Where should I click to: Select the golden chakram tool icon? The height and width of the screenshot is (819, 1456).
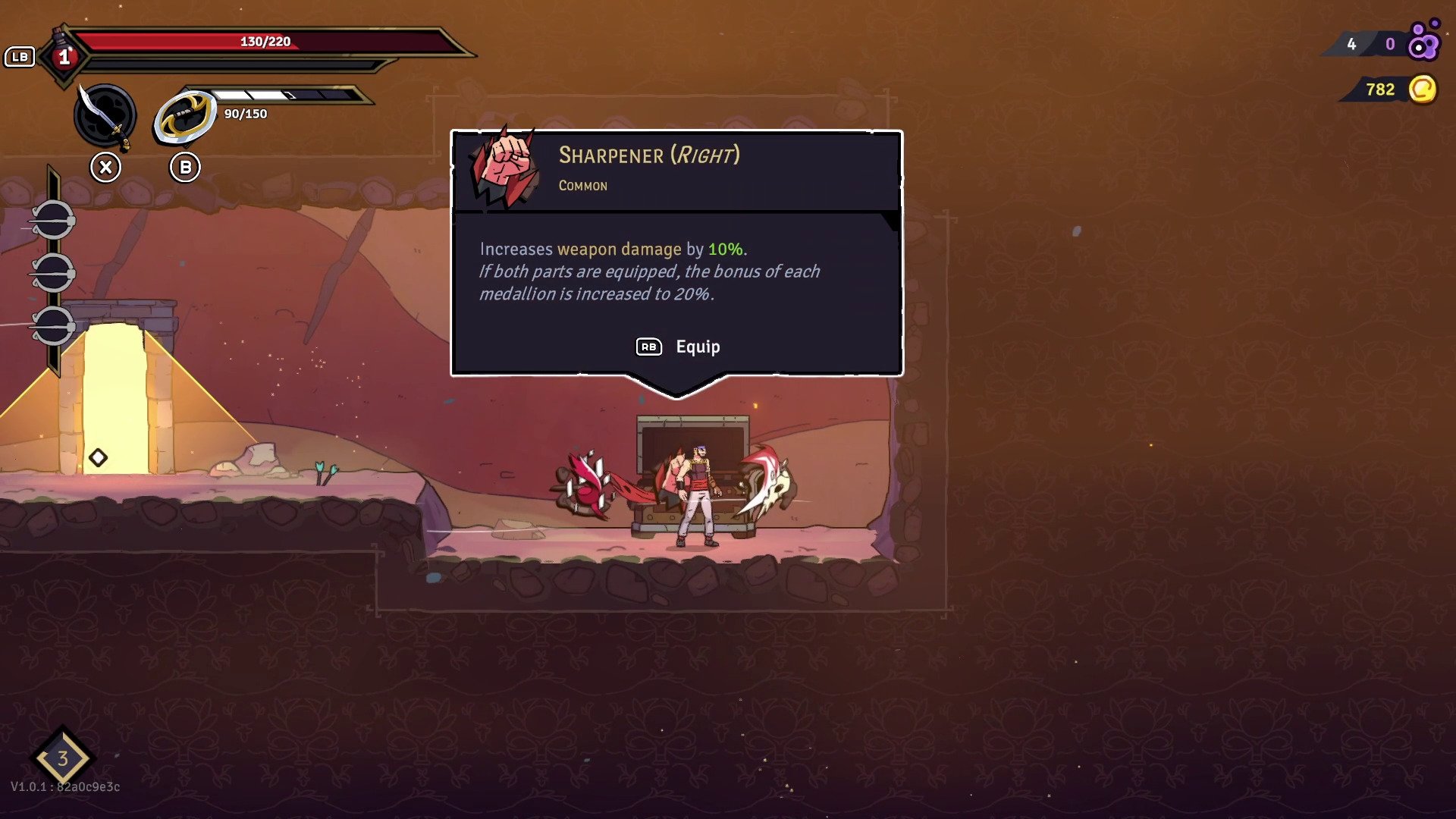click(x=185, y=117)
